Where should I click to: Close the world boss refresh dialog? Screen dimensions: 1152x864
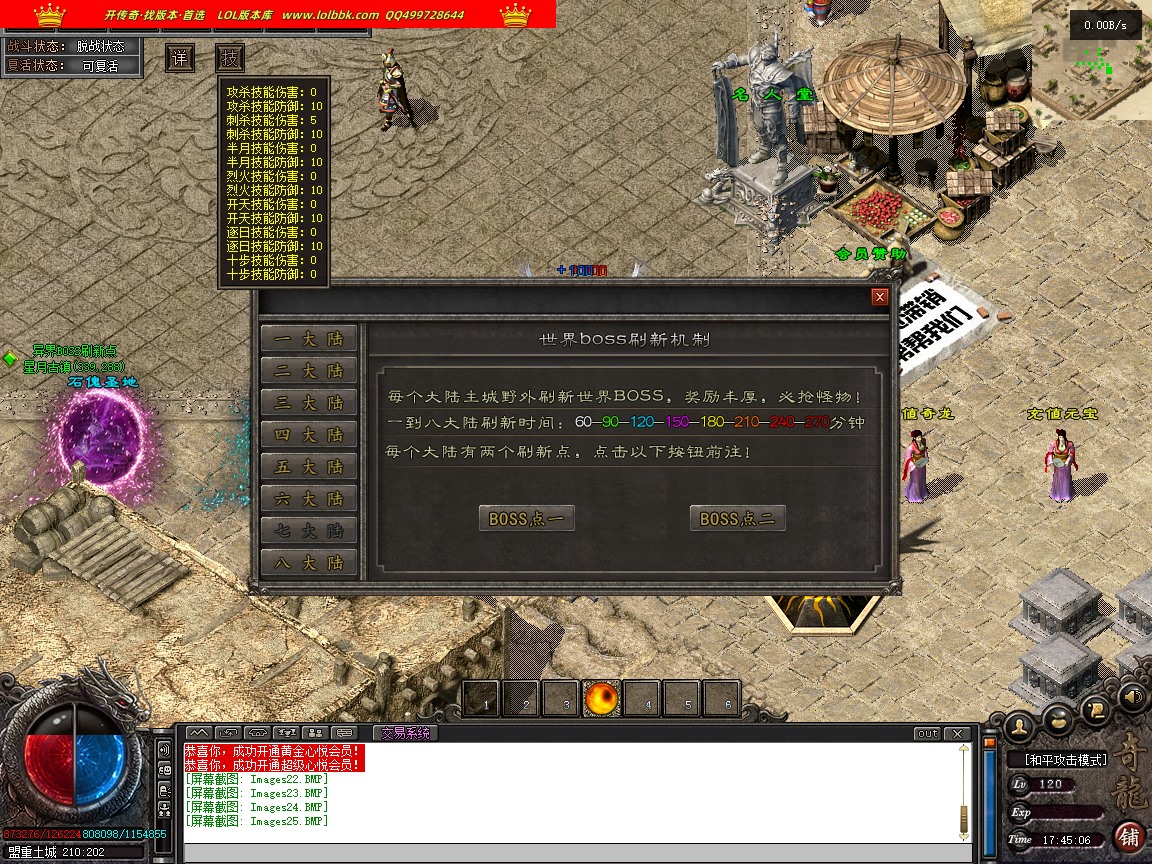point(879,297)
